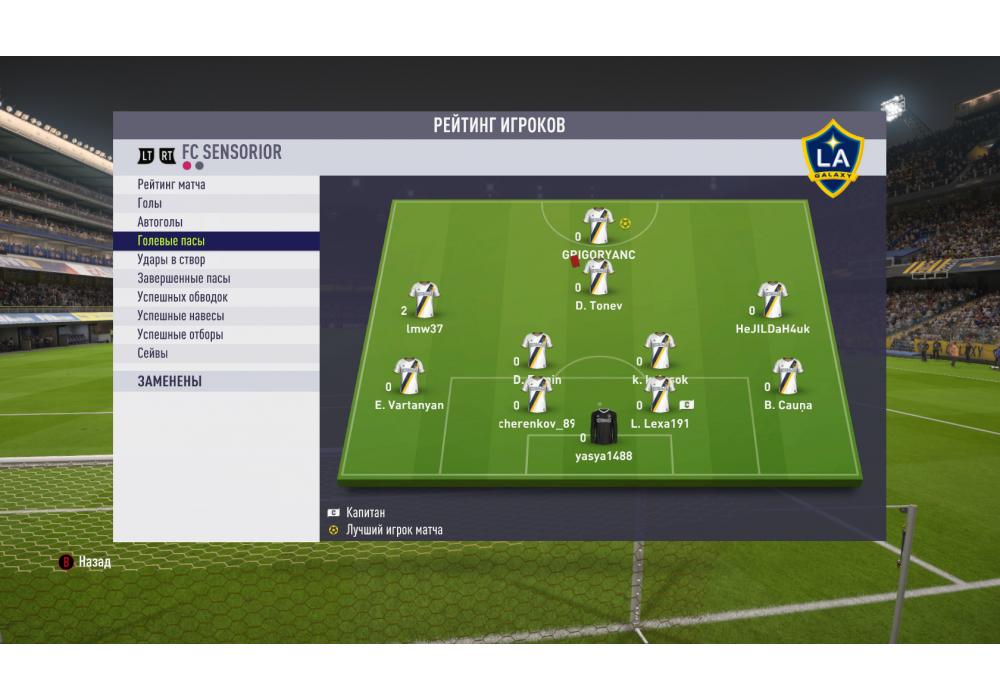Select defender cherenkov_89

(x=537, y=396)
